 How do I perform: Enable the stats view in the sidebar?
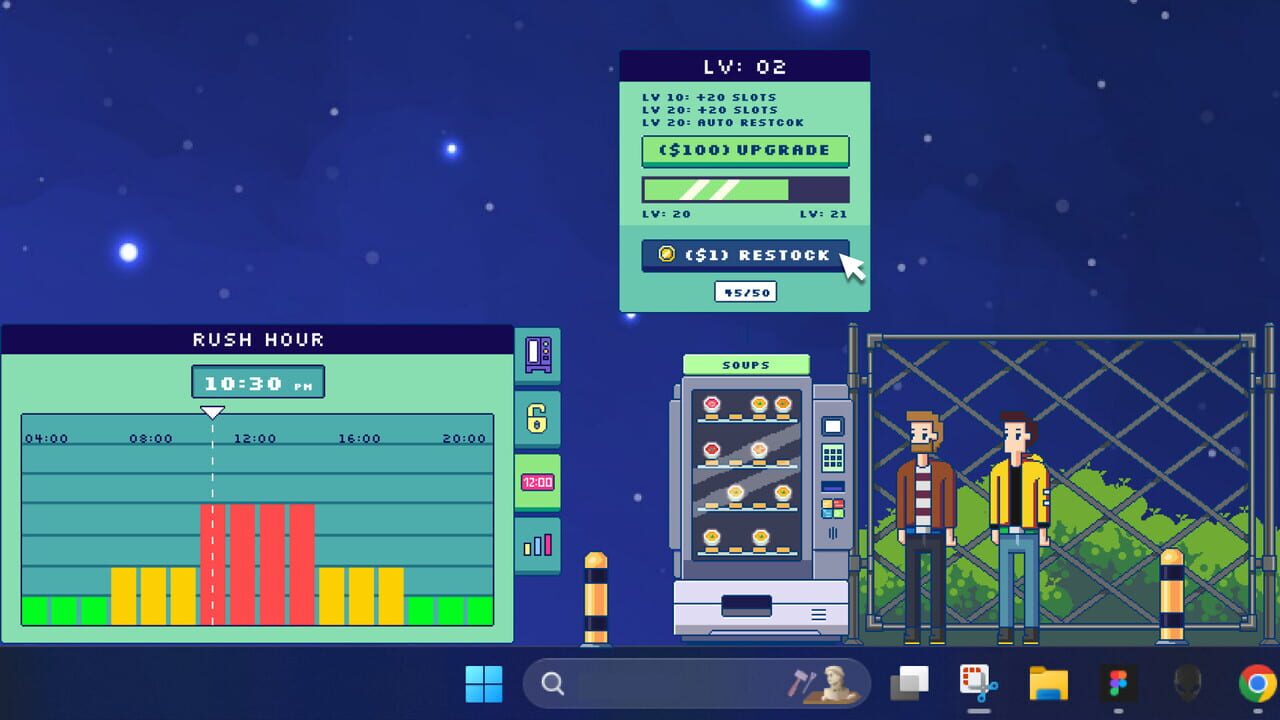(x=538, y=543)
